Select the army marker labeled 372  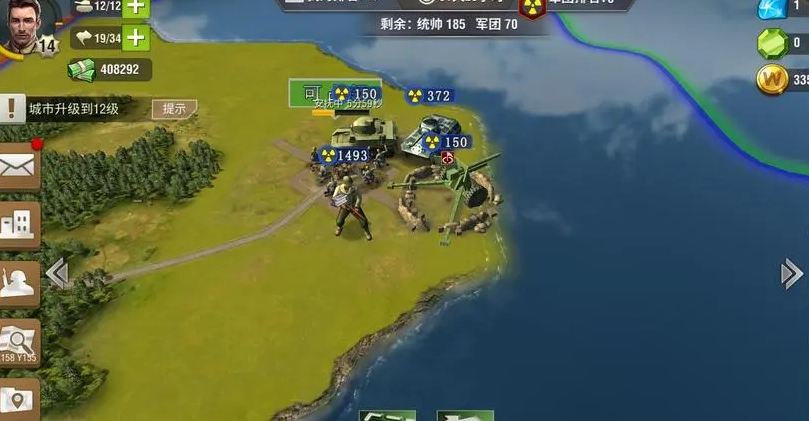430,96
